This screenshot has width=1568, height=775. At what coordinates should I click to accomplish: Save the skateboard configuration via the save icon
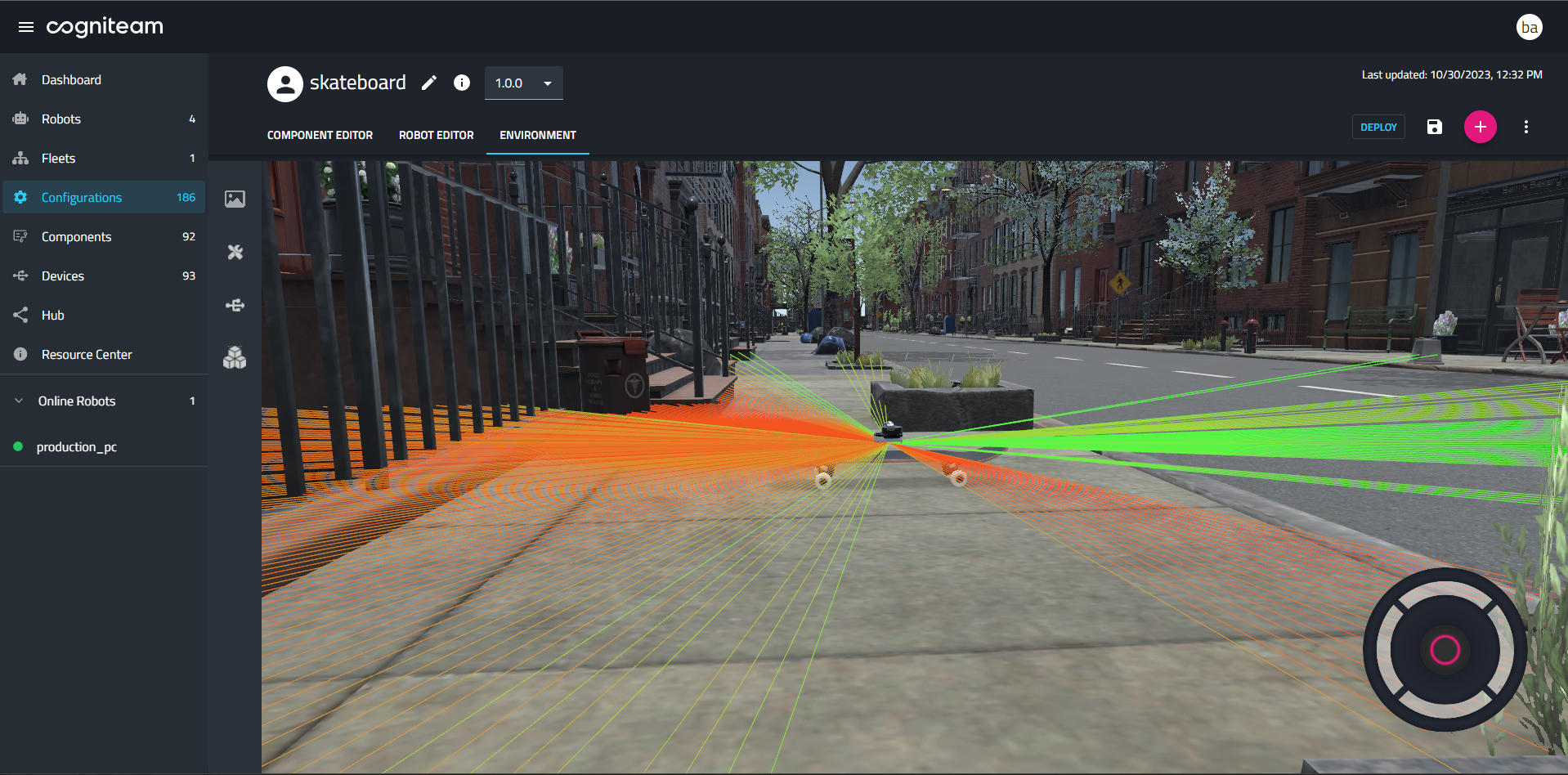pyautogui.click(x=1434, y=127)
